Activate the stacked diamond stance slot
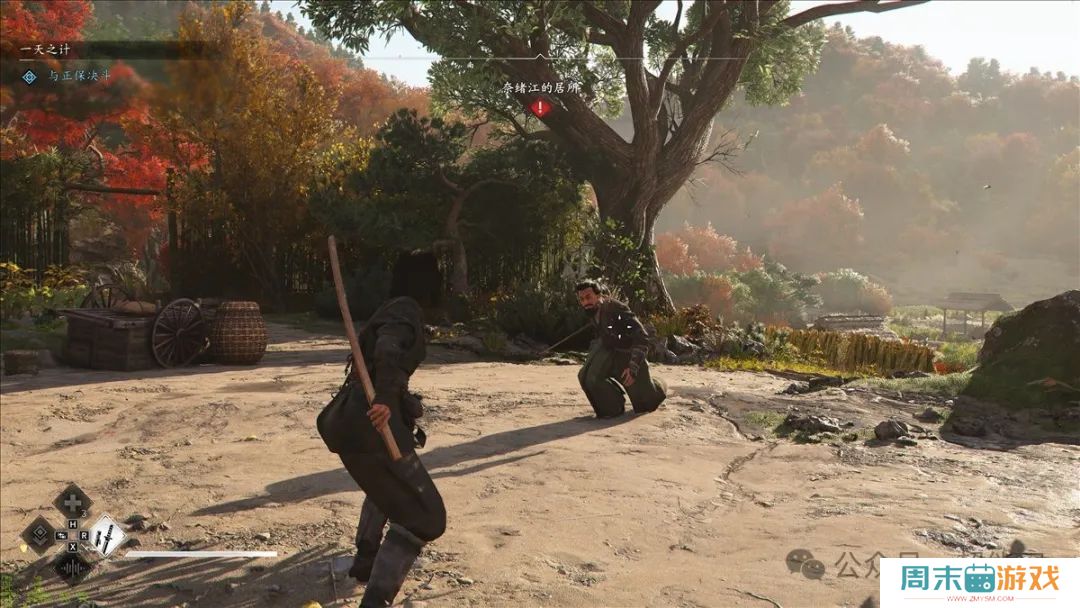The height and width of the screenshot is (608, 1080). (x=39, y=534)
